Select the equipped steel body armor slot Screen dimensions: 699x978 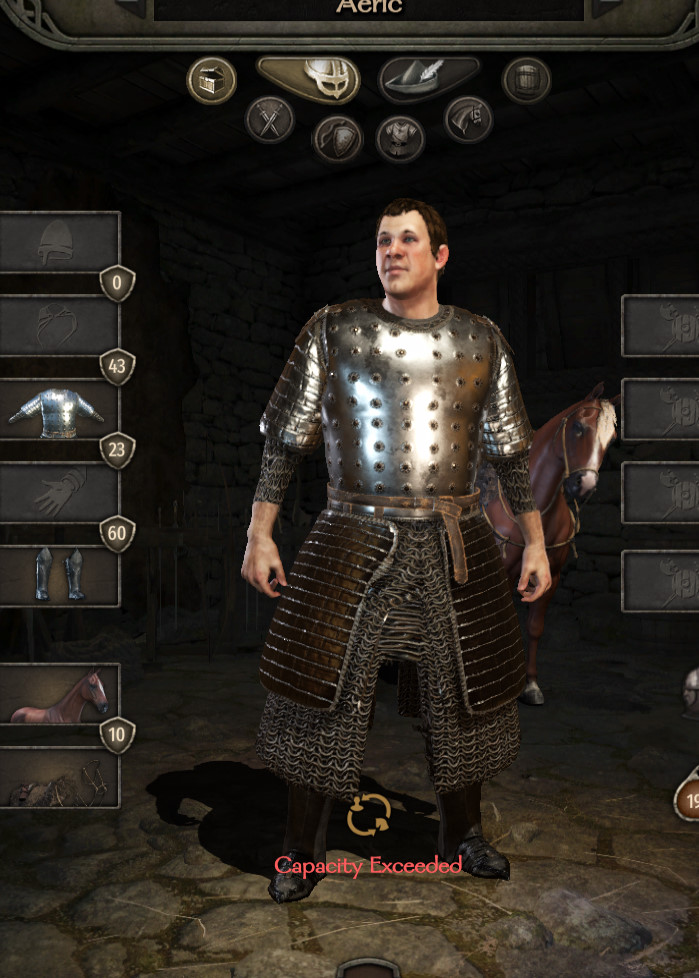click(x=59, y=409)
